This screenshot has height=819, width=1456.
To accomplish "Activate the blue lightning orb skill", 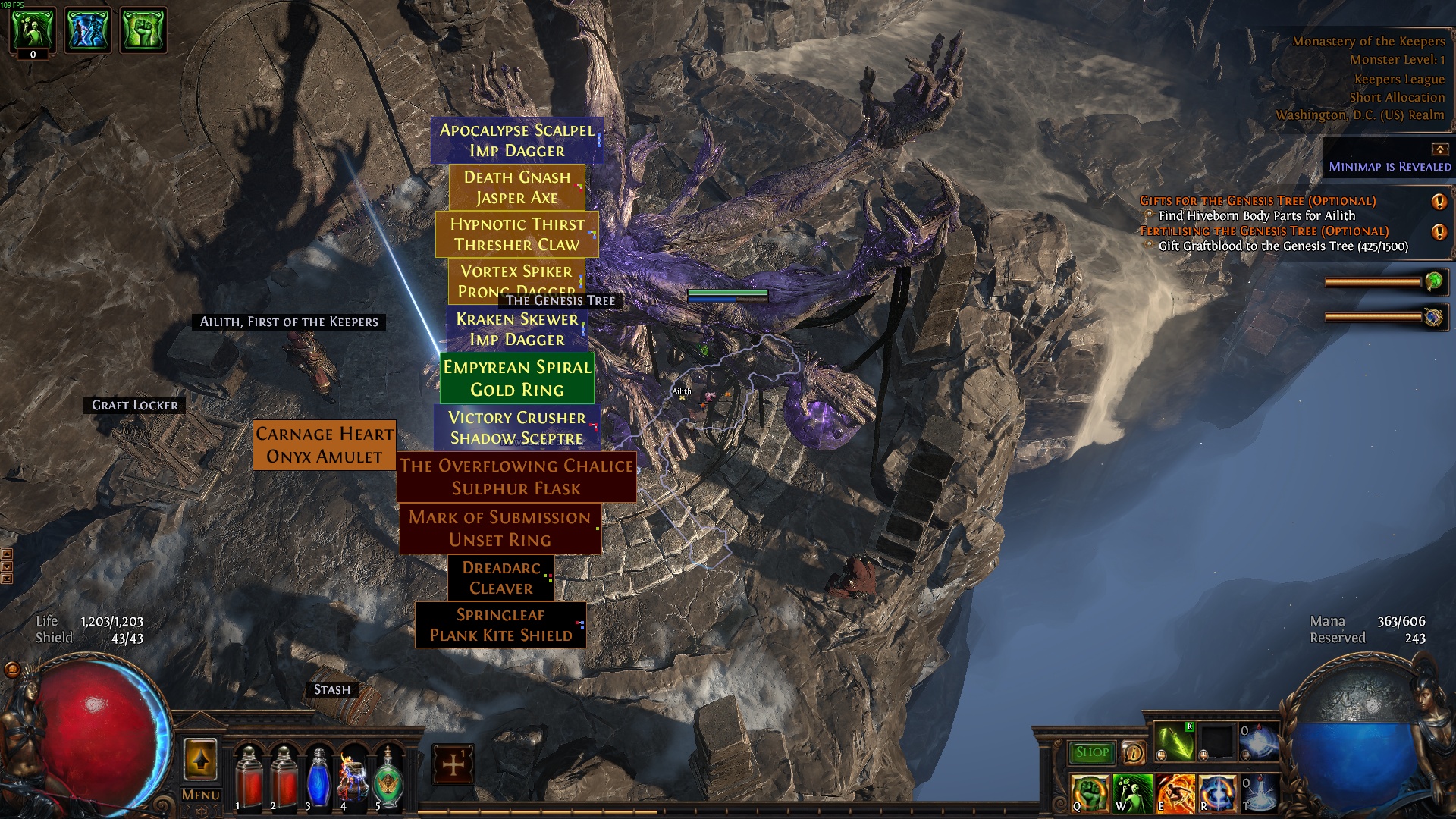I will (1217, 793).
